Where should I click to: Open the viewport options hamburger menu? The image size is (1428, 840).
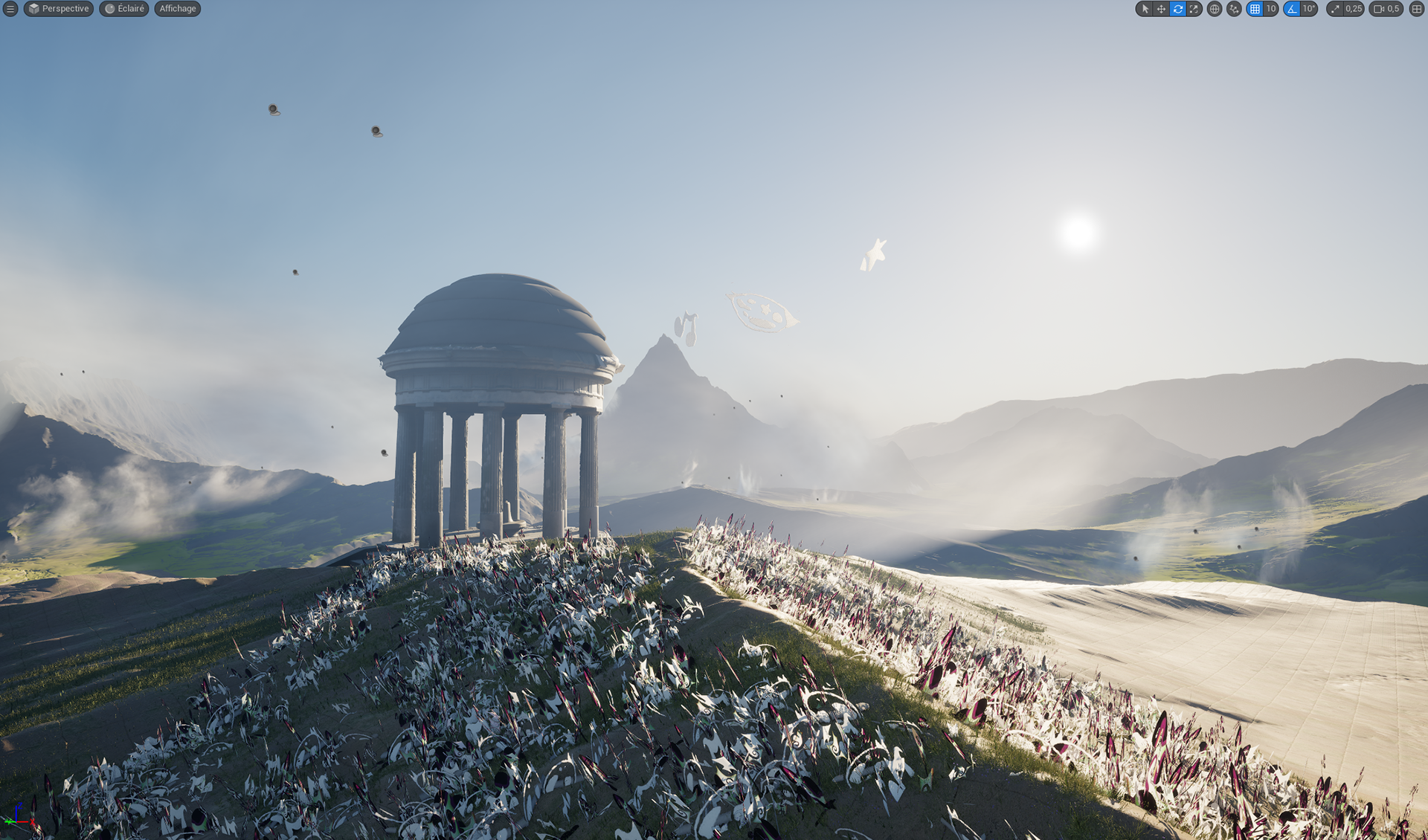pos(10,9)
